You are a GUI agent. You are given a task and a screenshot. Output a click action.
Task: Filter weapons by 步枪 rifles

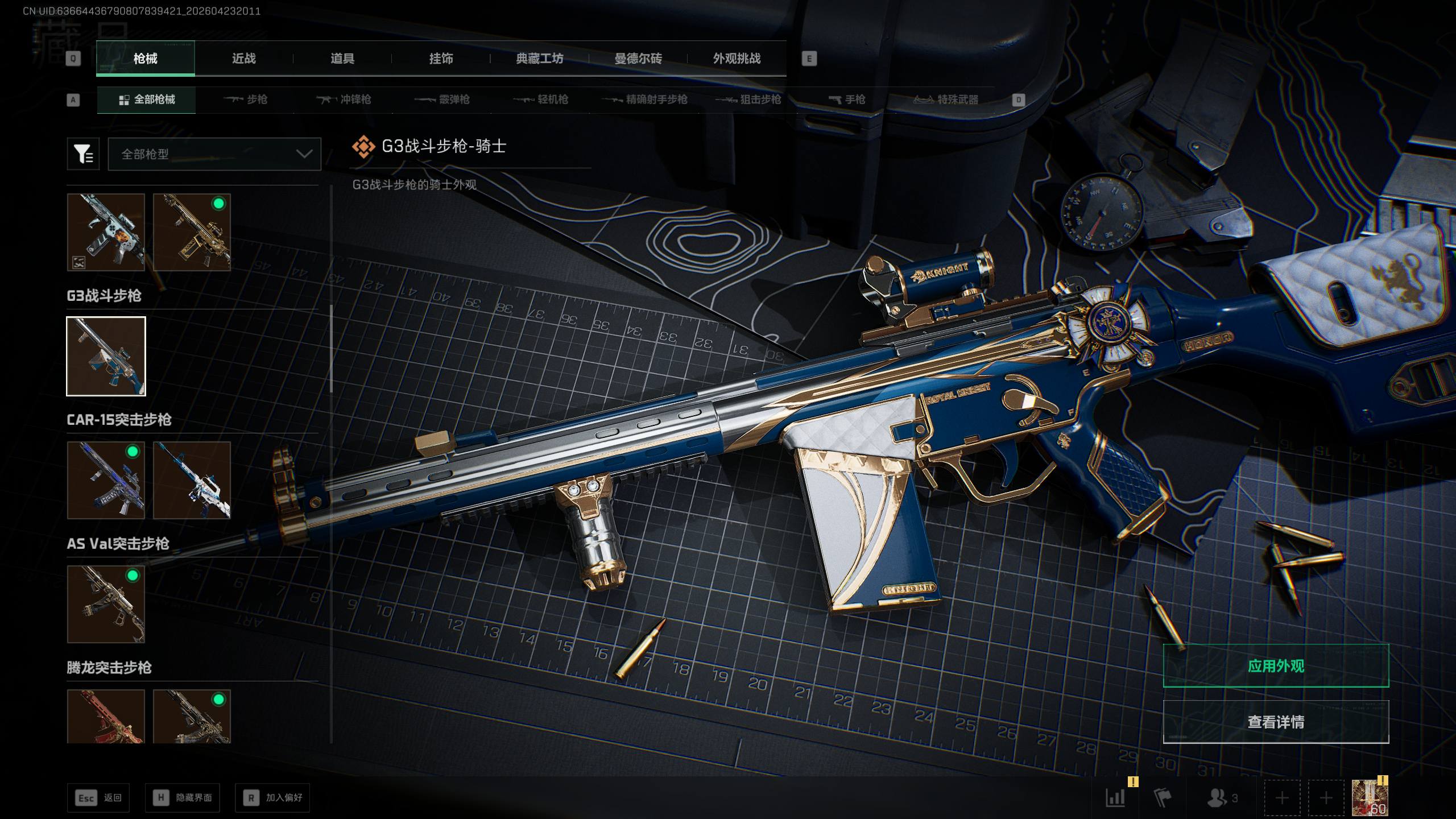click(246, 100)
